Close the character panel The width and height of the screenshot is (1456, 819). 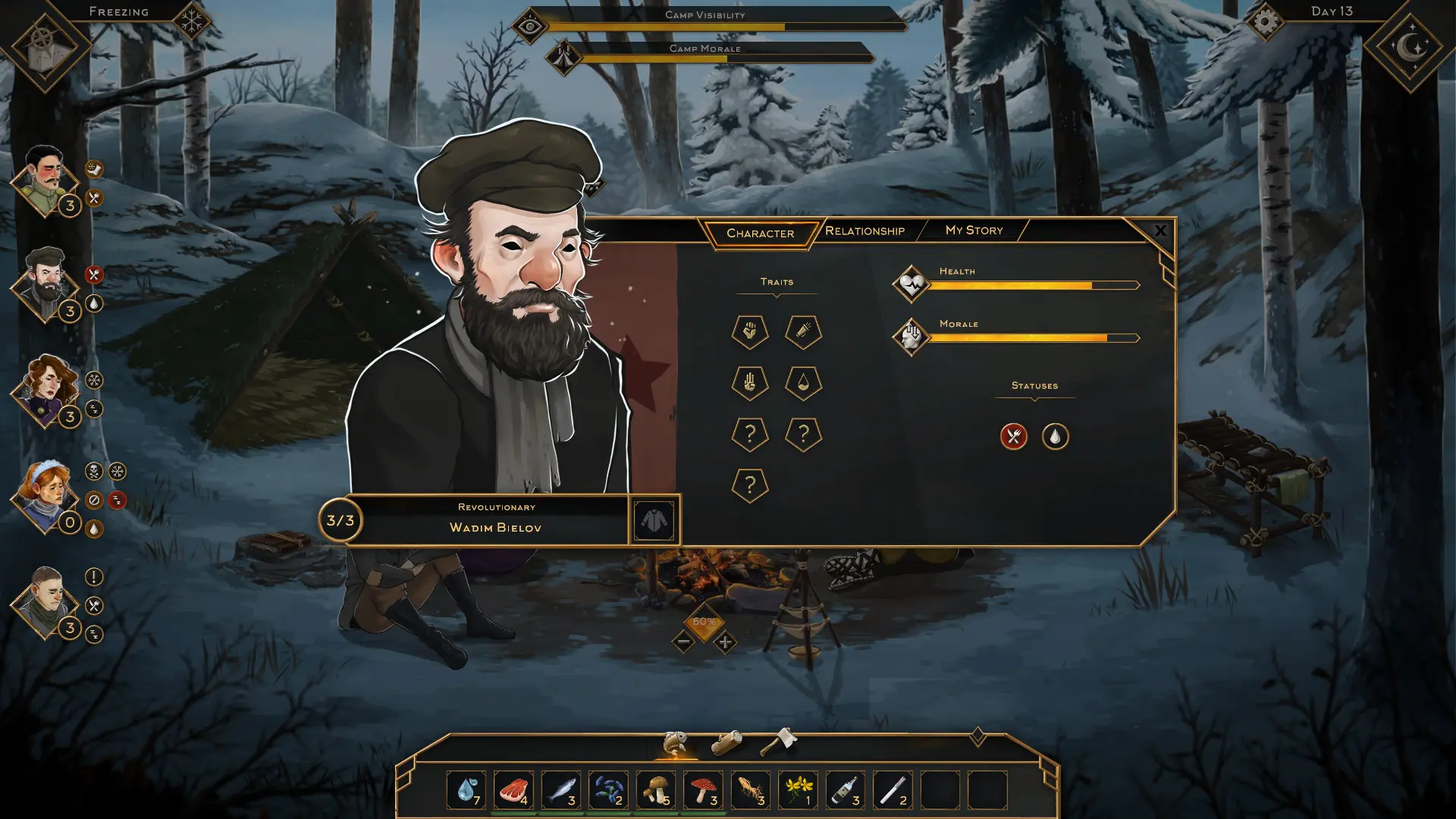click(x=1159, y=231)
